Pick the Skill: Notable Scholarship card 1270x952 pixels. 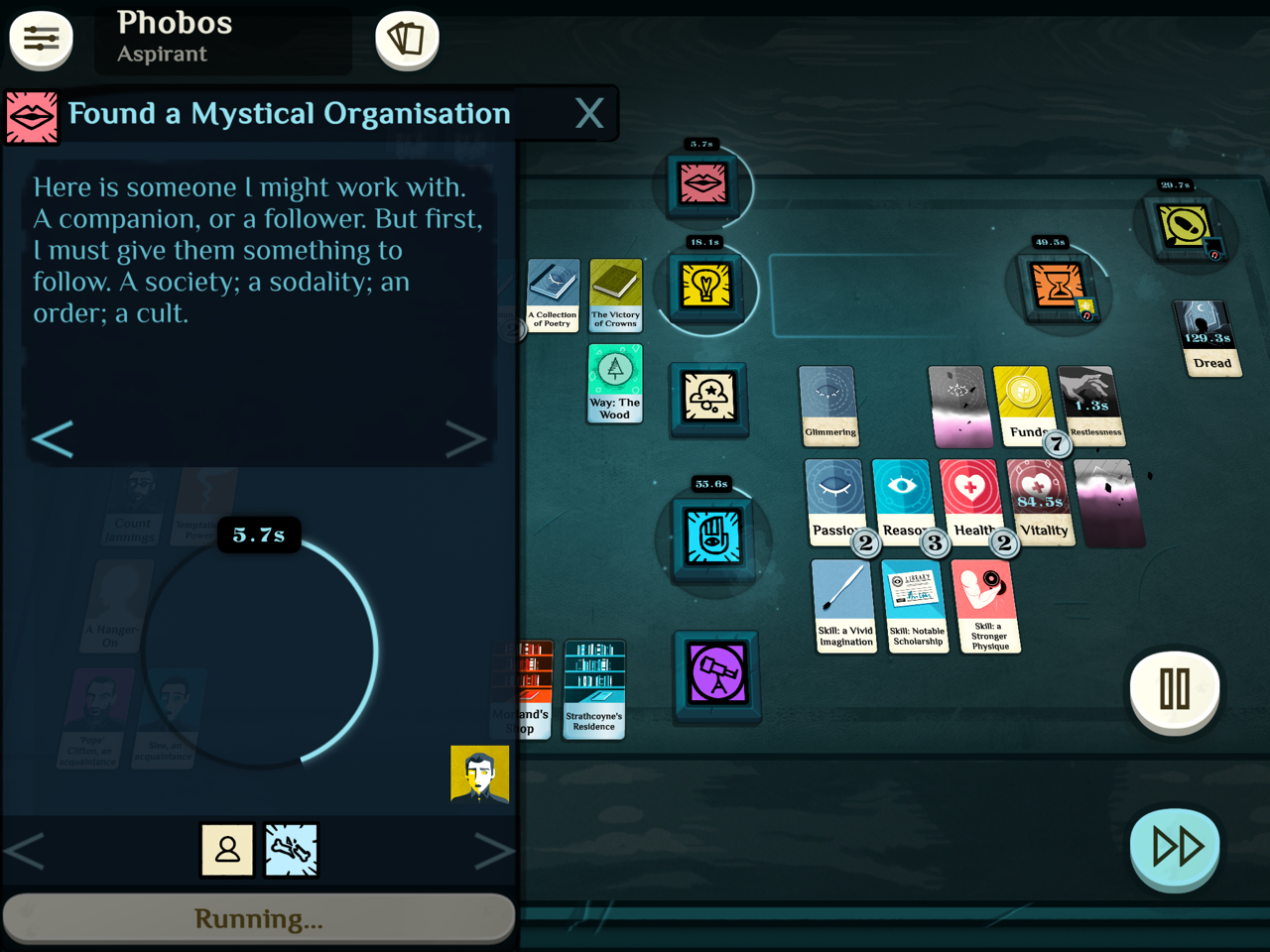pyautogui.click(x=916, y=605)
